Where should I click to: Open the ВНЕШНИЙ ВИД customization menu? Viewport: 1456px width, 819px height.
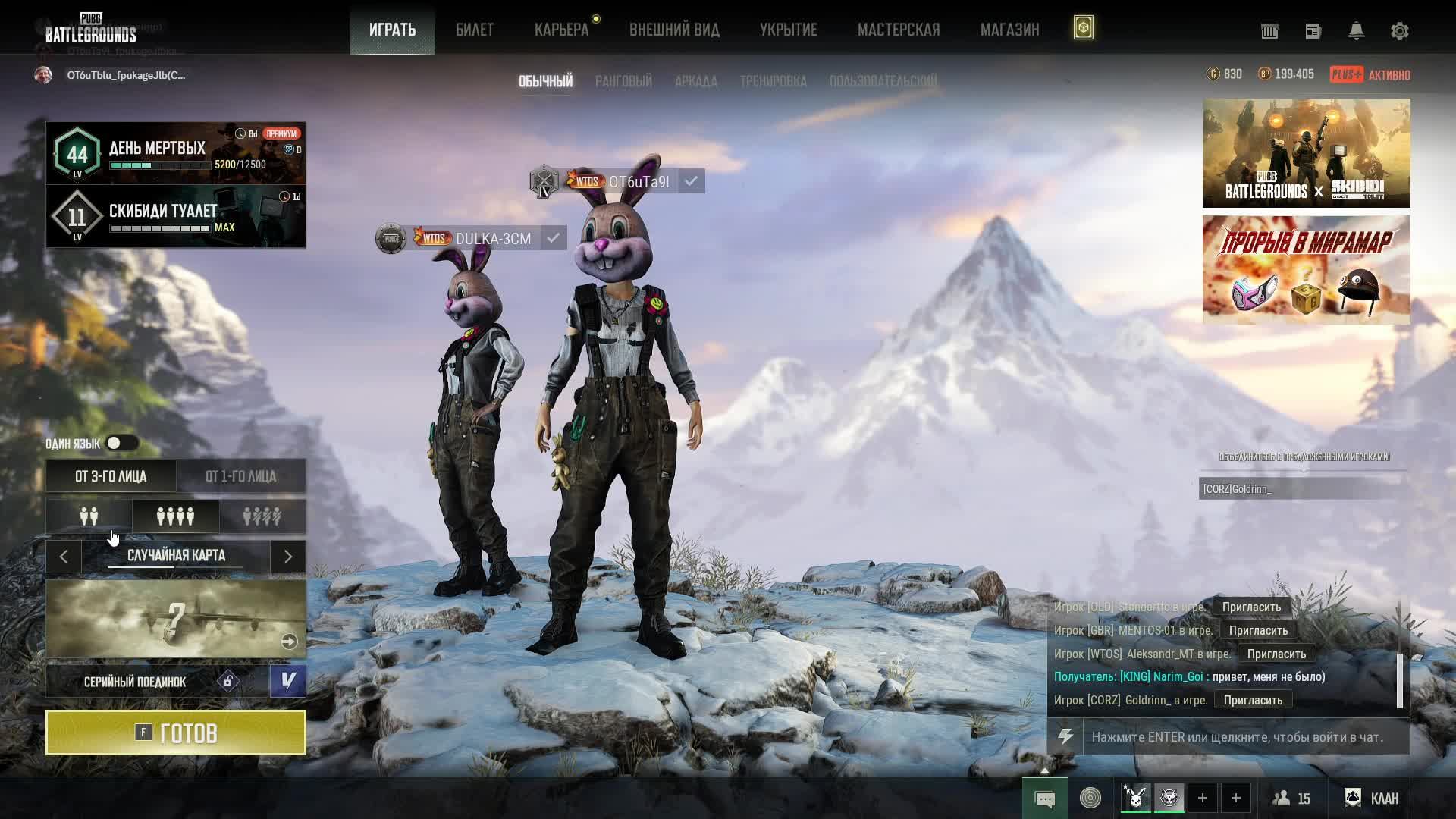(674, 30)
